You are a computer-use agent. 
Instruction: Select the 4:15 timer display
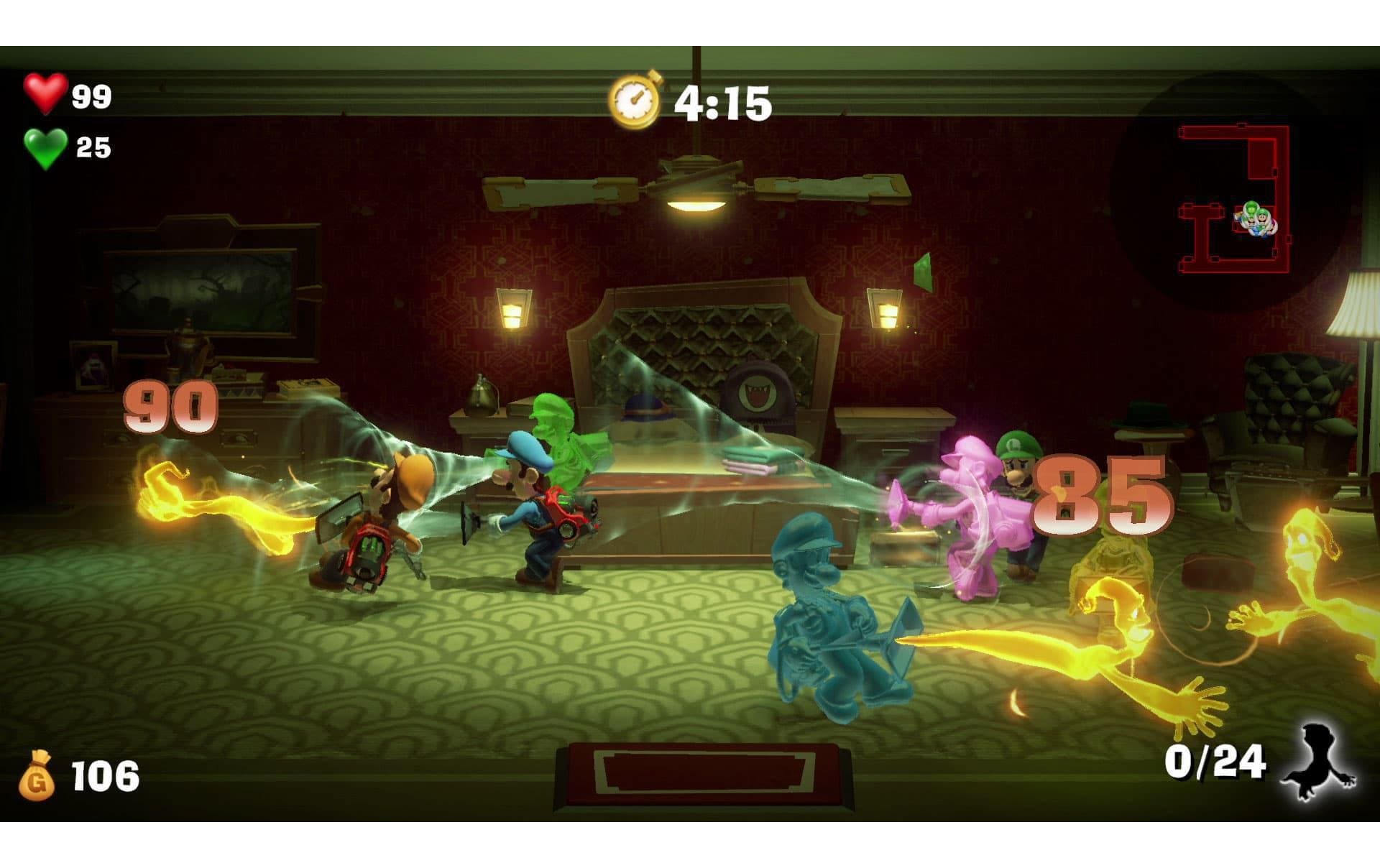[722, 101]
